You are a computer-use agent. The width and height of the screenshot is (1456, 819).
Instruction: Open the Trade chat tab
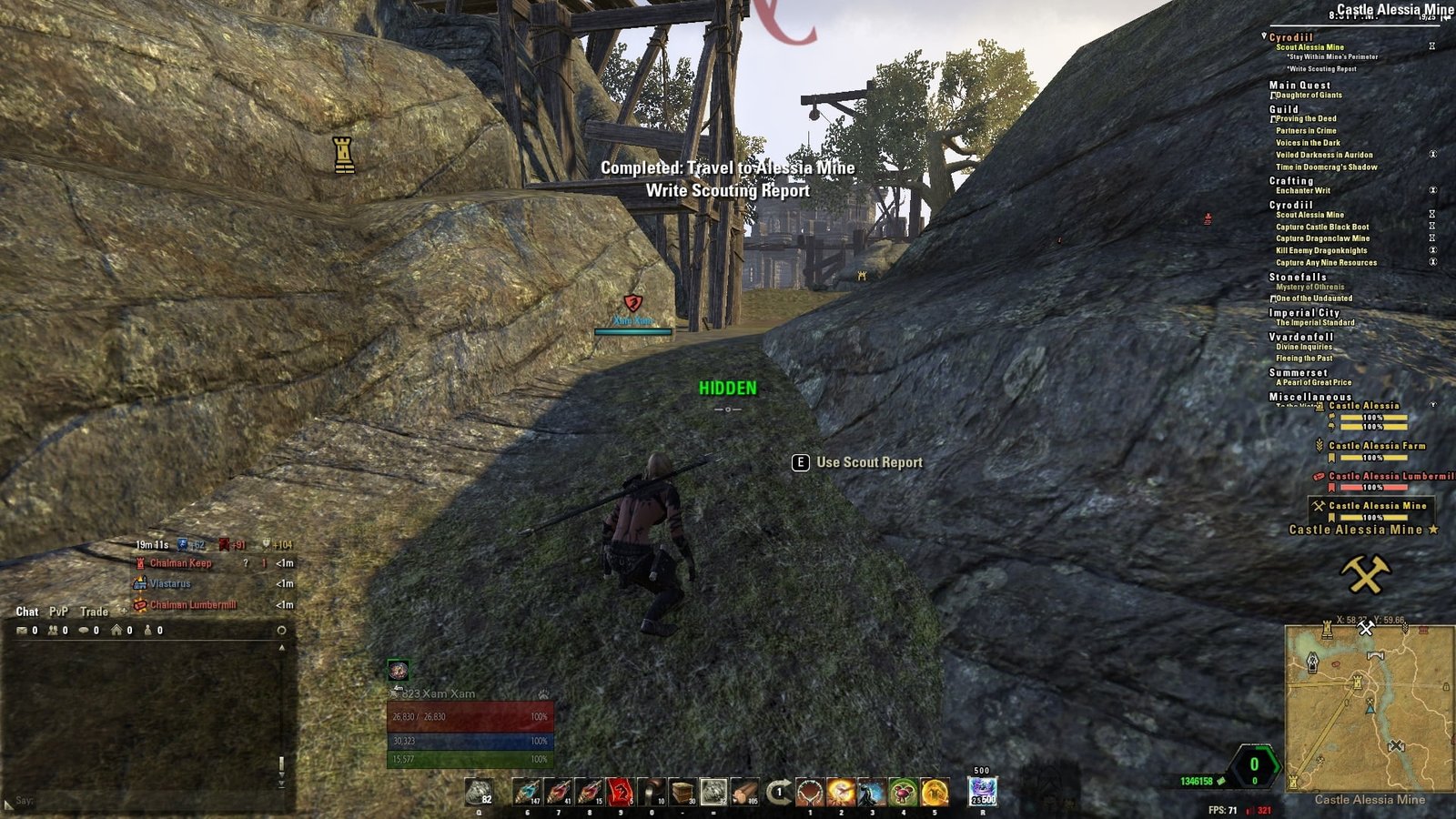[x=94, y=612]
